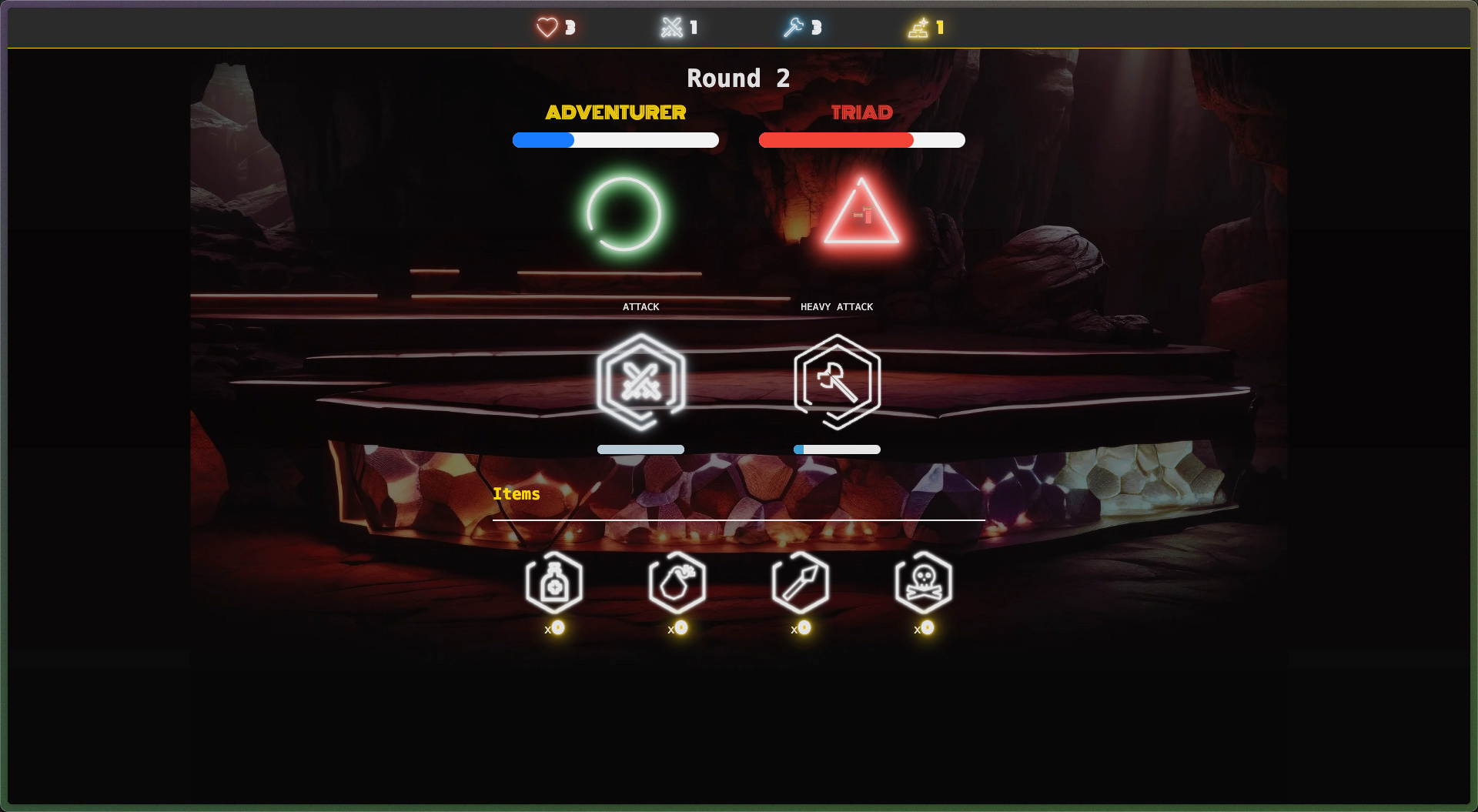Select the spear item icon
The image size is (1478, 812).
[801, 583]
